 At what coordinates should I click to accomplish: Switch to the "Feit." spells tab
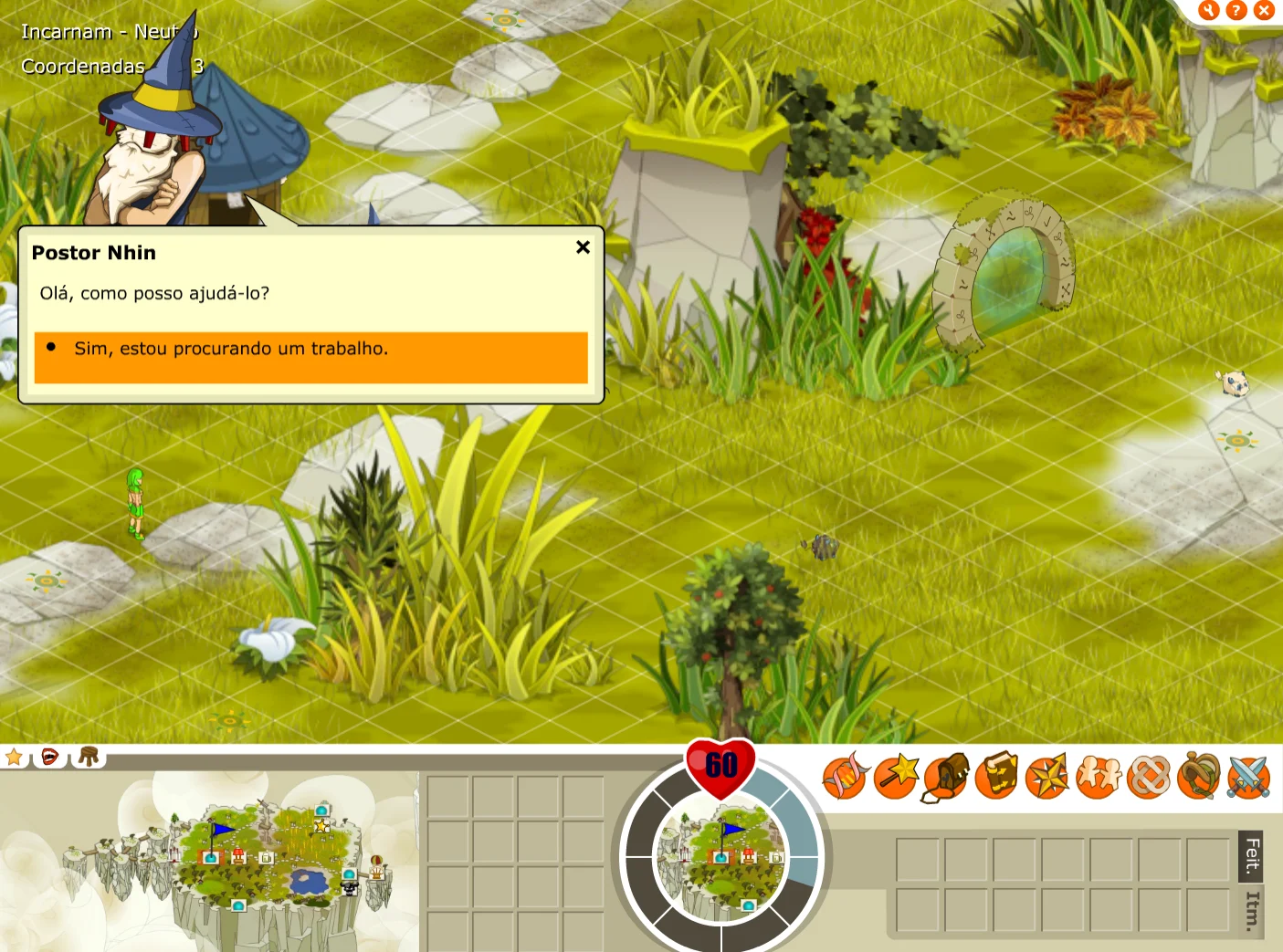pyautogui.click(x=1252, y=854)
